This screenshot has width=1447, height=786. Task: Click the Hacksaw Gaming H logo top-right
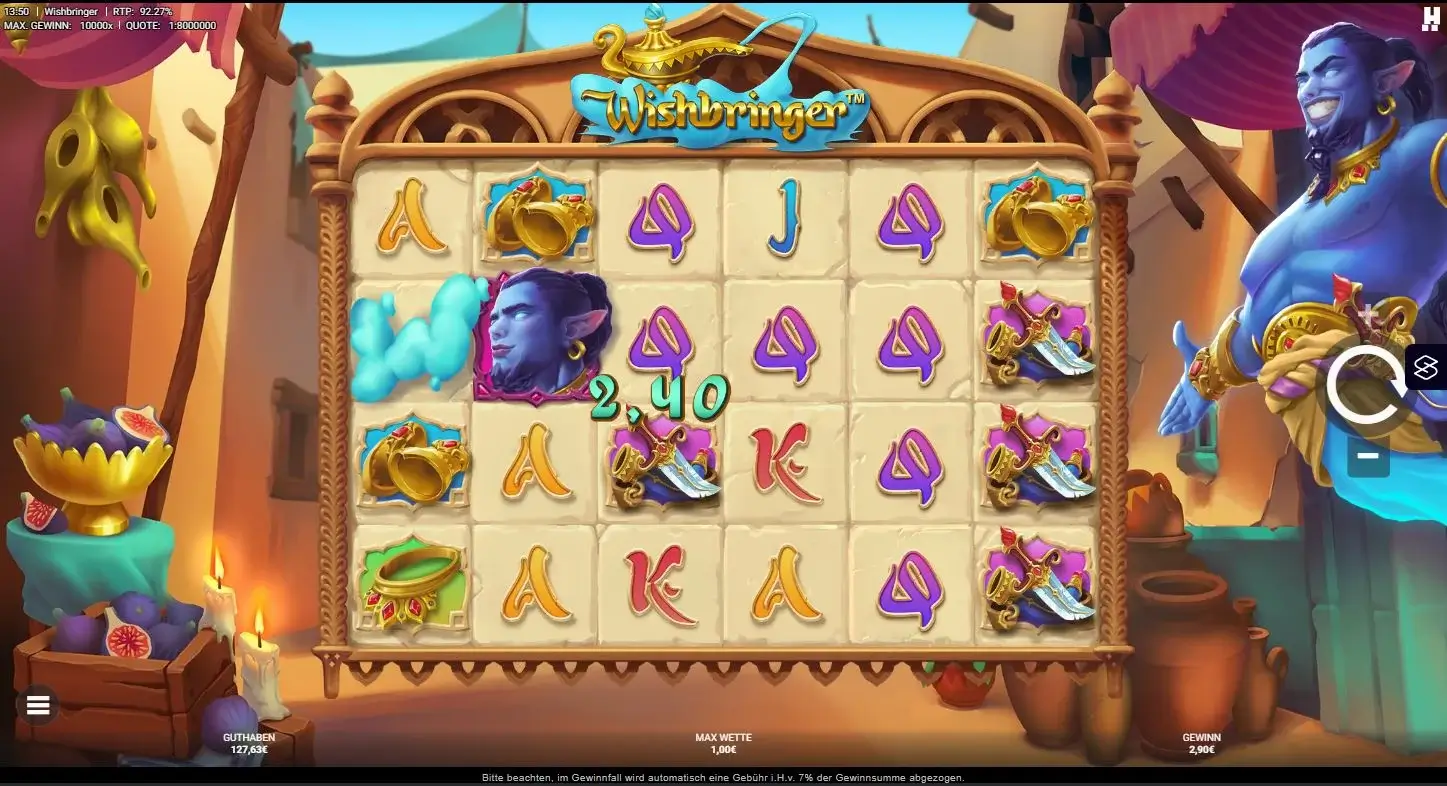1430,20
